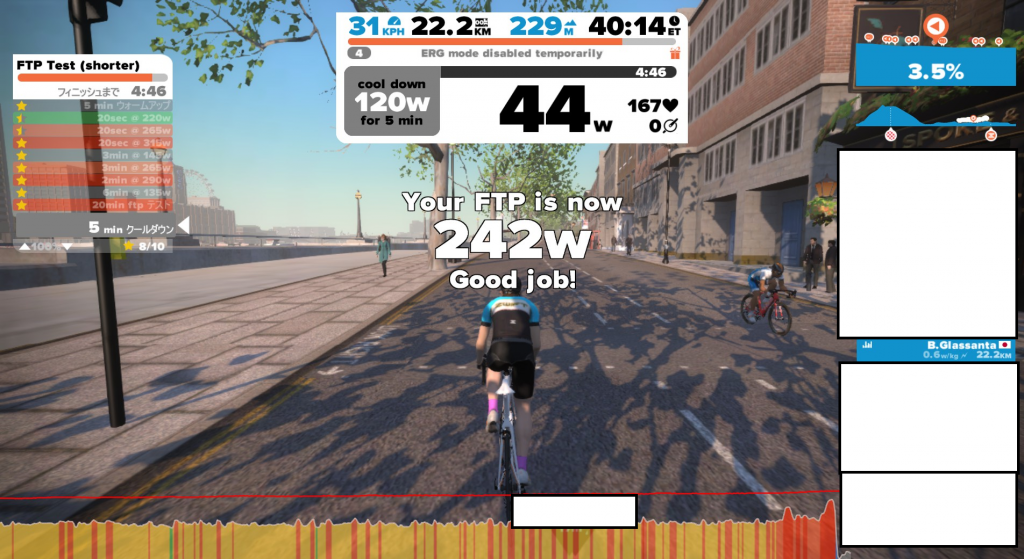This screenshot has width=1024, height=559.
Task: Open the orange gift box icon
Action: (675, 53)
